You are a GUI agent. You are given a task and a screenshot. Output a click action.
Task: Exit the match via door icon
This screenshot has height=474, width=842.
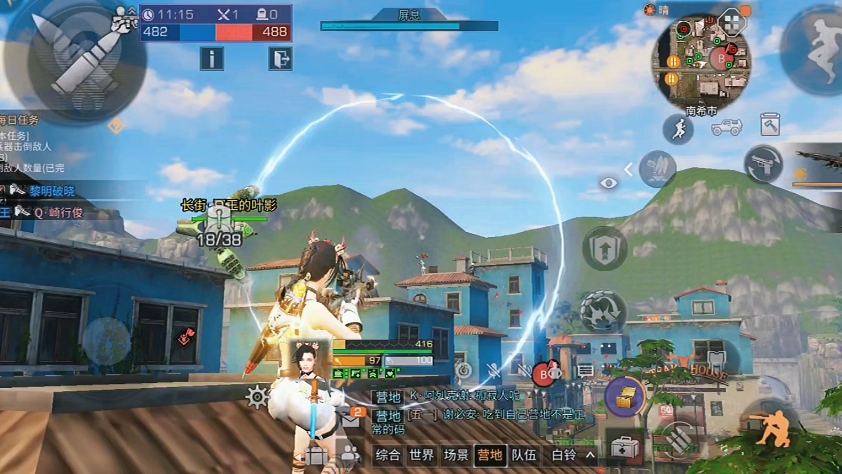(x=280, y=59)
